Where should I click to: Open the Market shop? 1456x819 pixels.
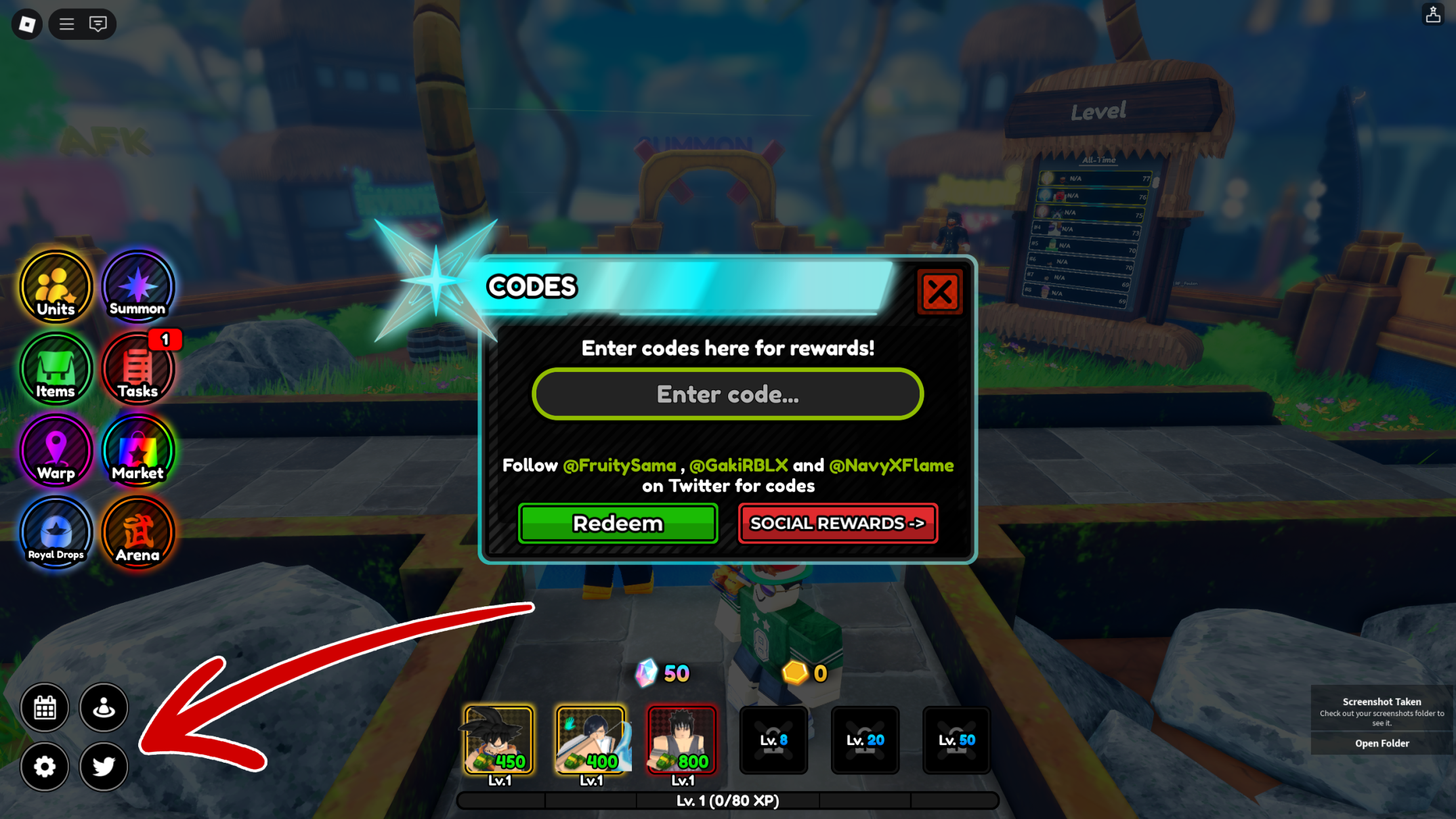(x=137, y=451)
